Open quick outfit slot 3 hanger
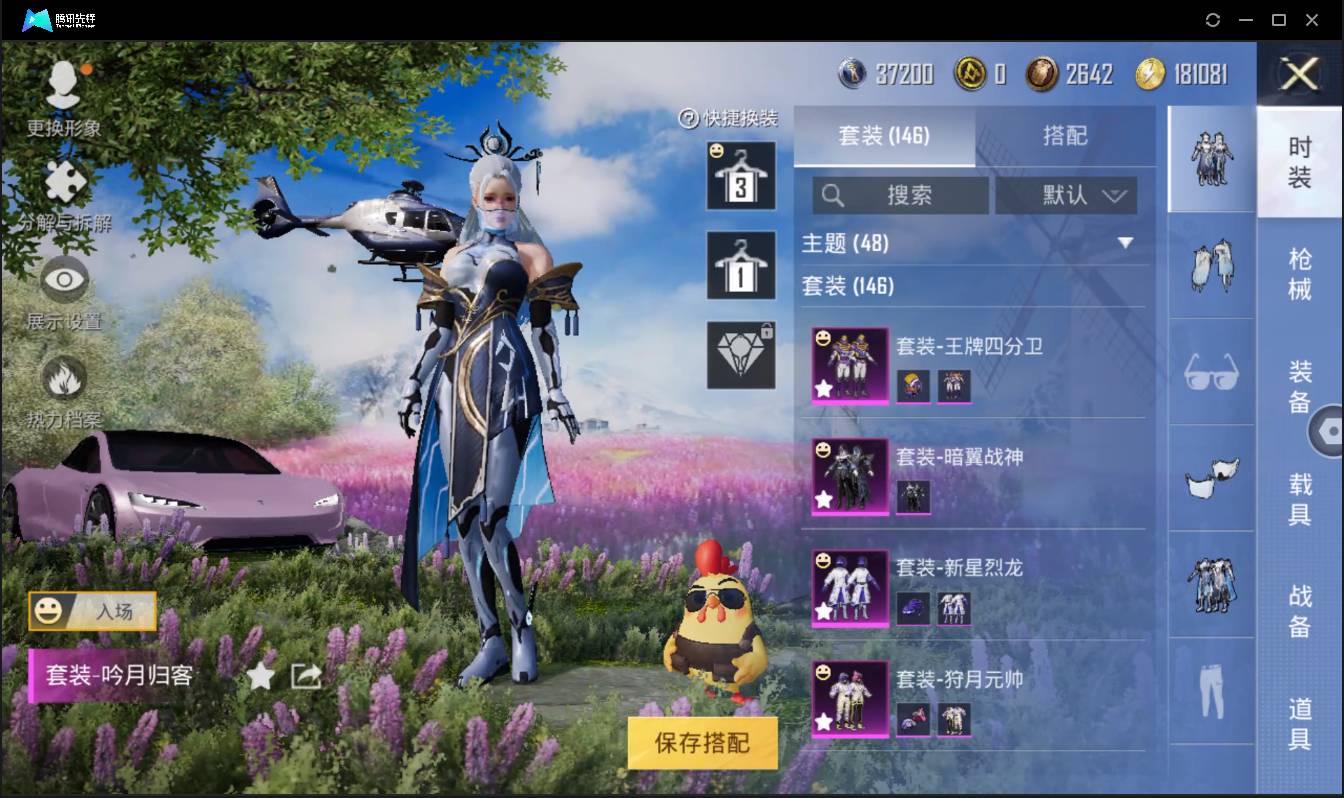This screenshot has height=798, width=1344. tap(742, 178)
